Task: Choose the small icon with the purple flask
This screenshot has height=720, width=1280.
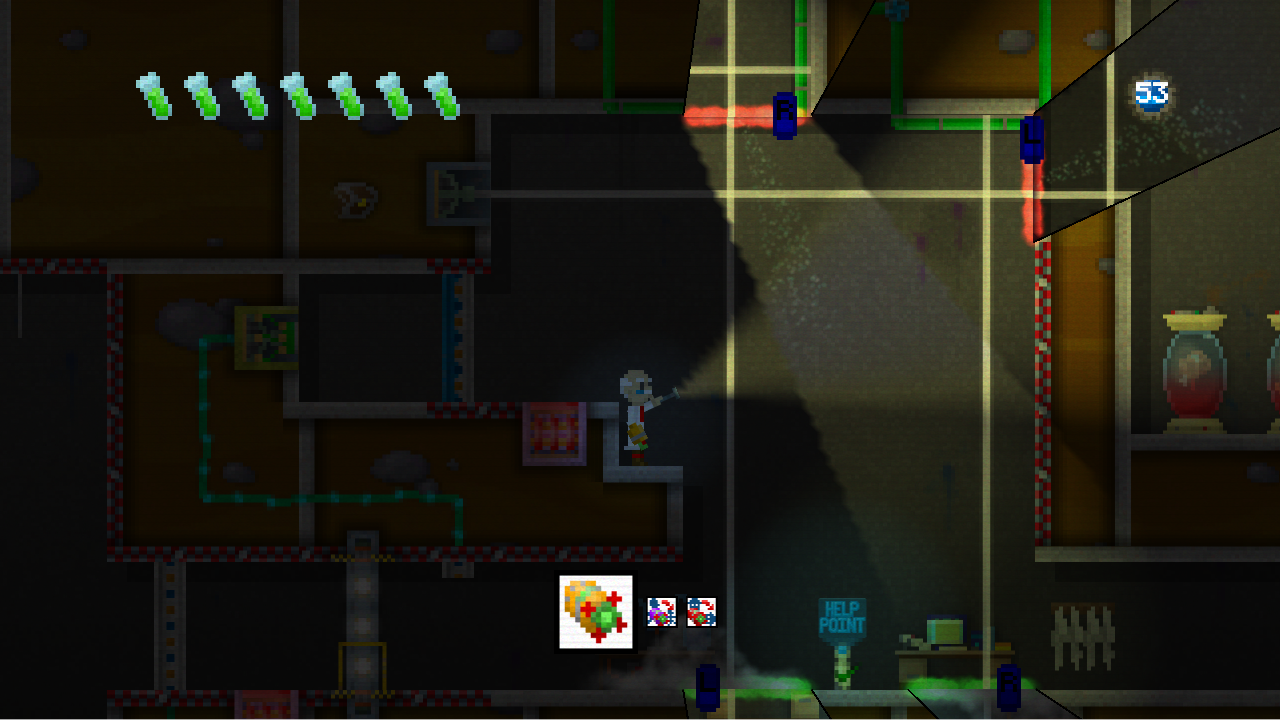Action: pos(661,612)
